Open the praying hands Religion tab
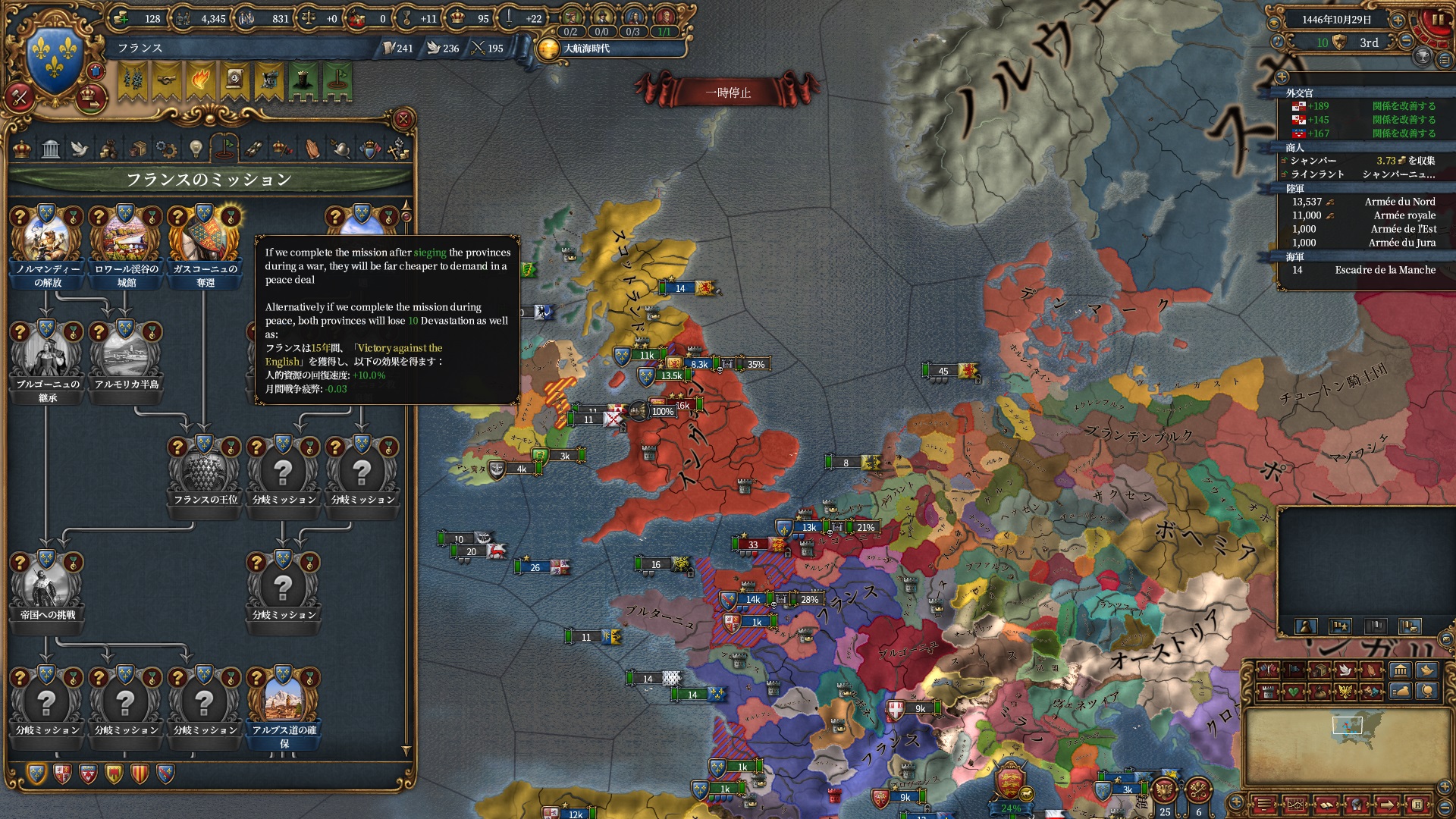The width and height of the screenshot is (1456, 819). [x=312, y=149]
